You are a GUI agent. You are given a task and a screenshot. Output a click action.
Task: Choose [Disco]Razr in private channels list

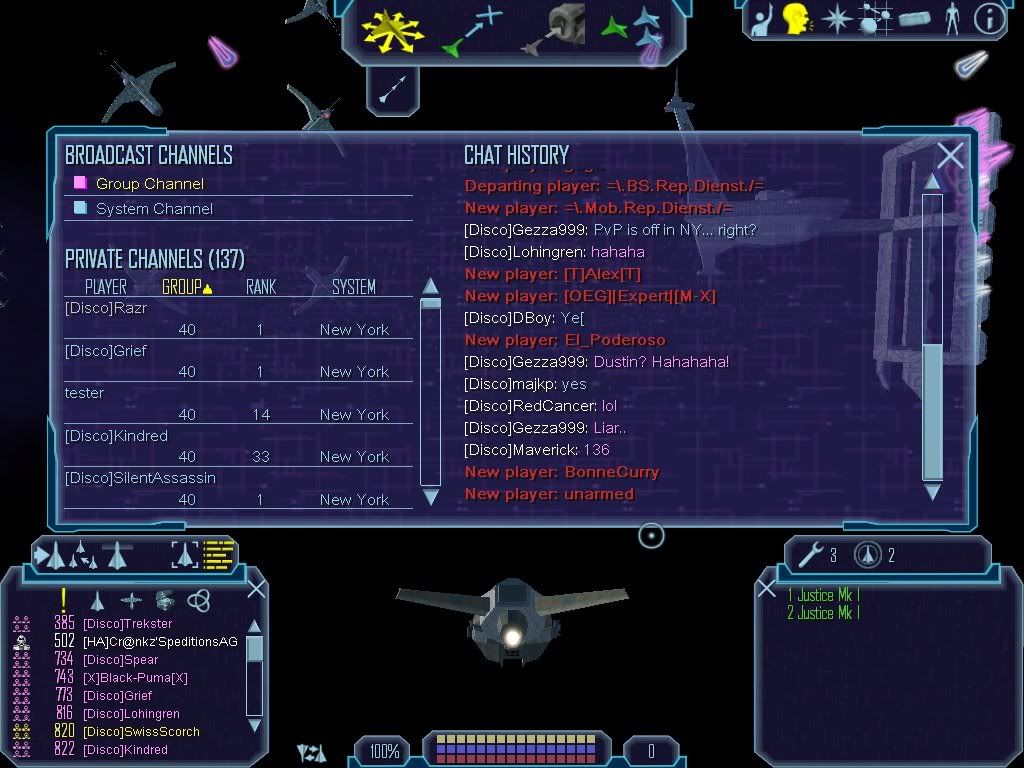[x=106, y=309]
